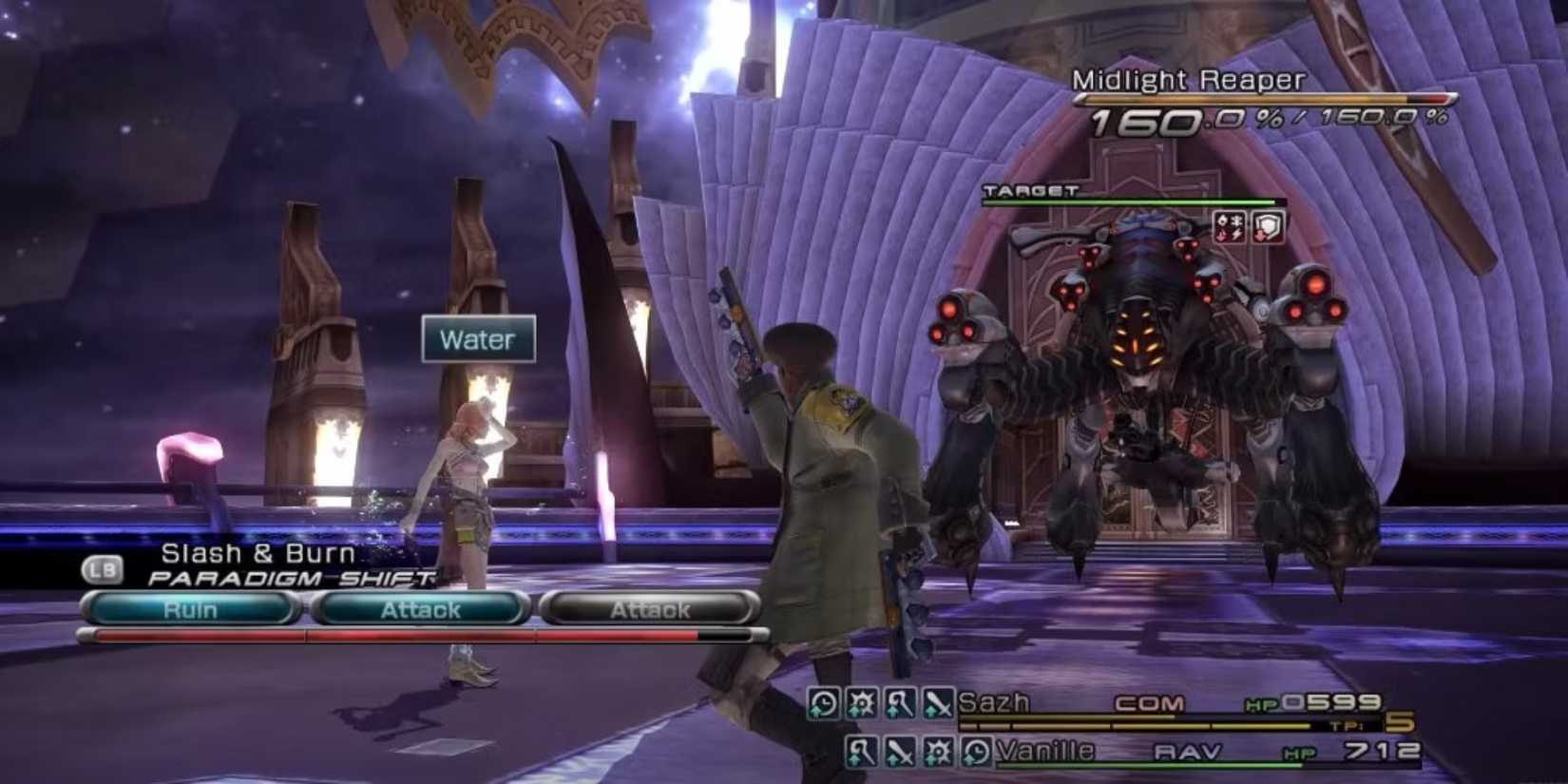Select the Faith staff buff icon next to Sazh
Viewport: 1568px width, 784px height.
coord(899,702)
